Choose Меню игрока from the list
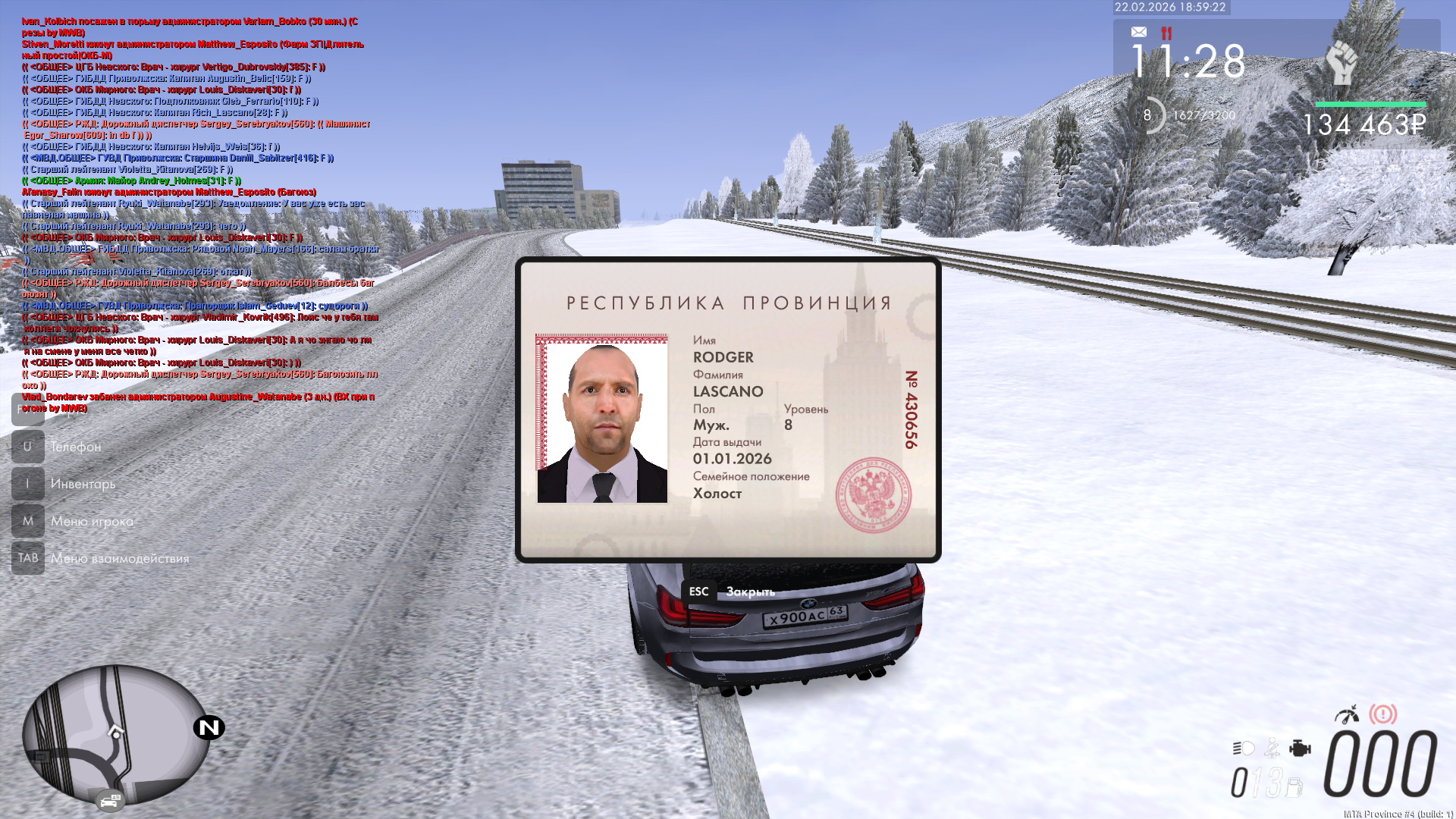This screenshot has width=1456, height=819. 92,521
